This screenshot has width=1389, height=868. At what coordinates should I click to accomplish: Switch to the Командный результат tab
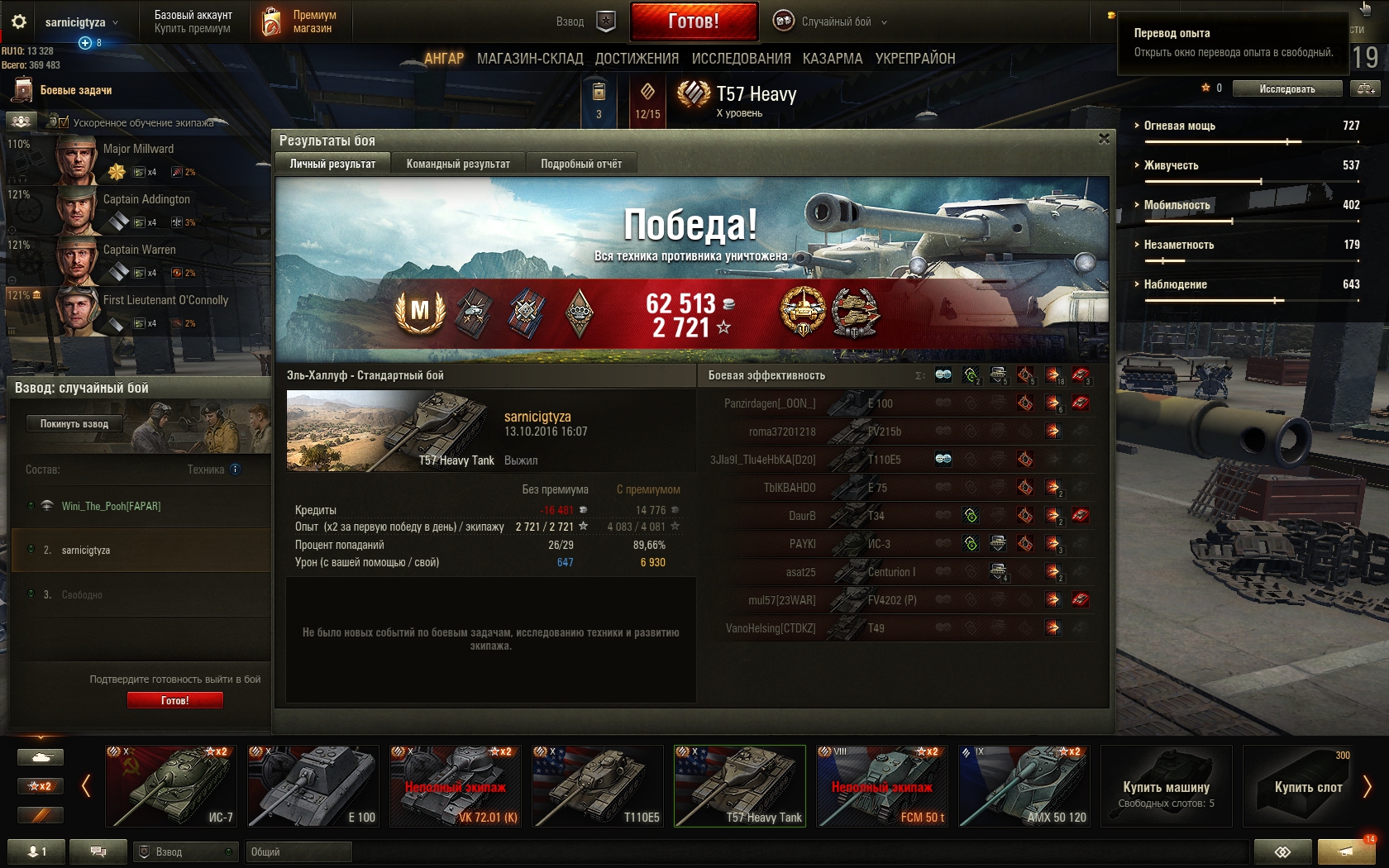[x=458, y=164]
